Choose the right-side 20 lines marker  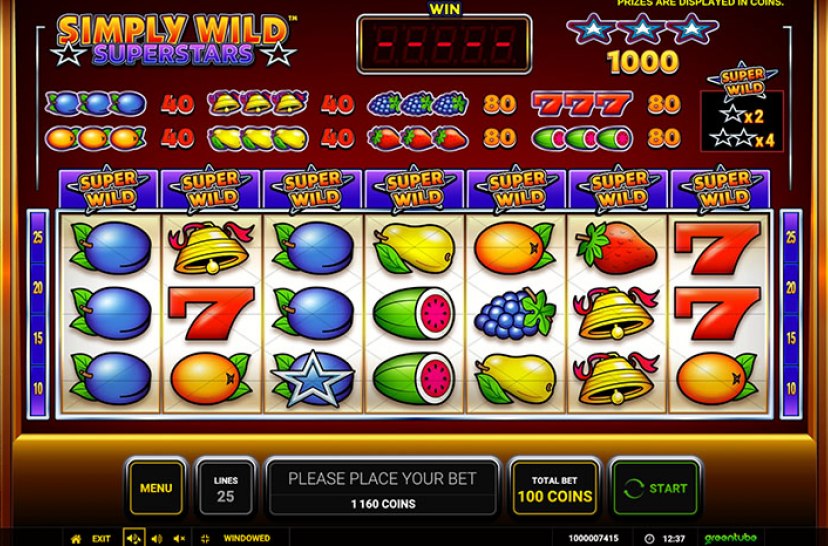791,287
